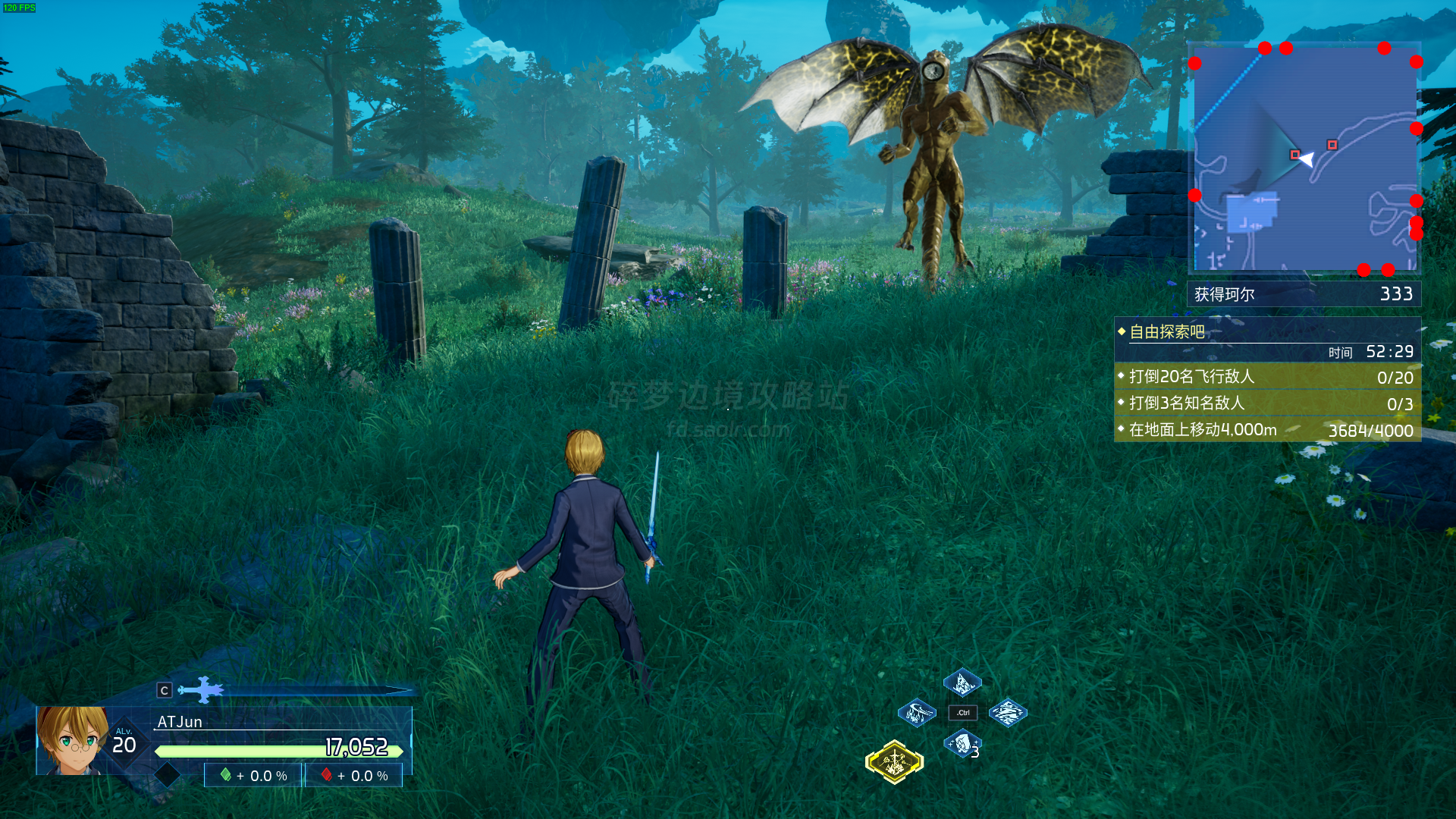Viewport: 1456px width, 819px height.
Task: Click the ATJun character portrait
Action: pos(72,740)
